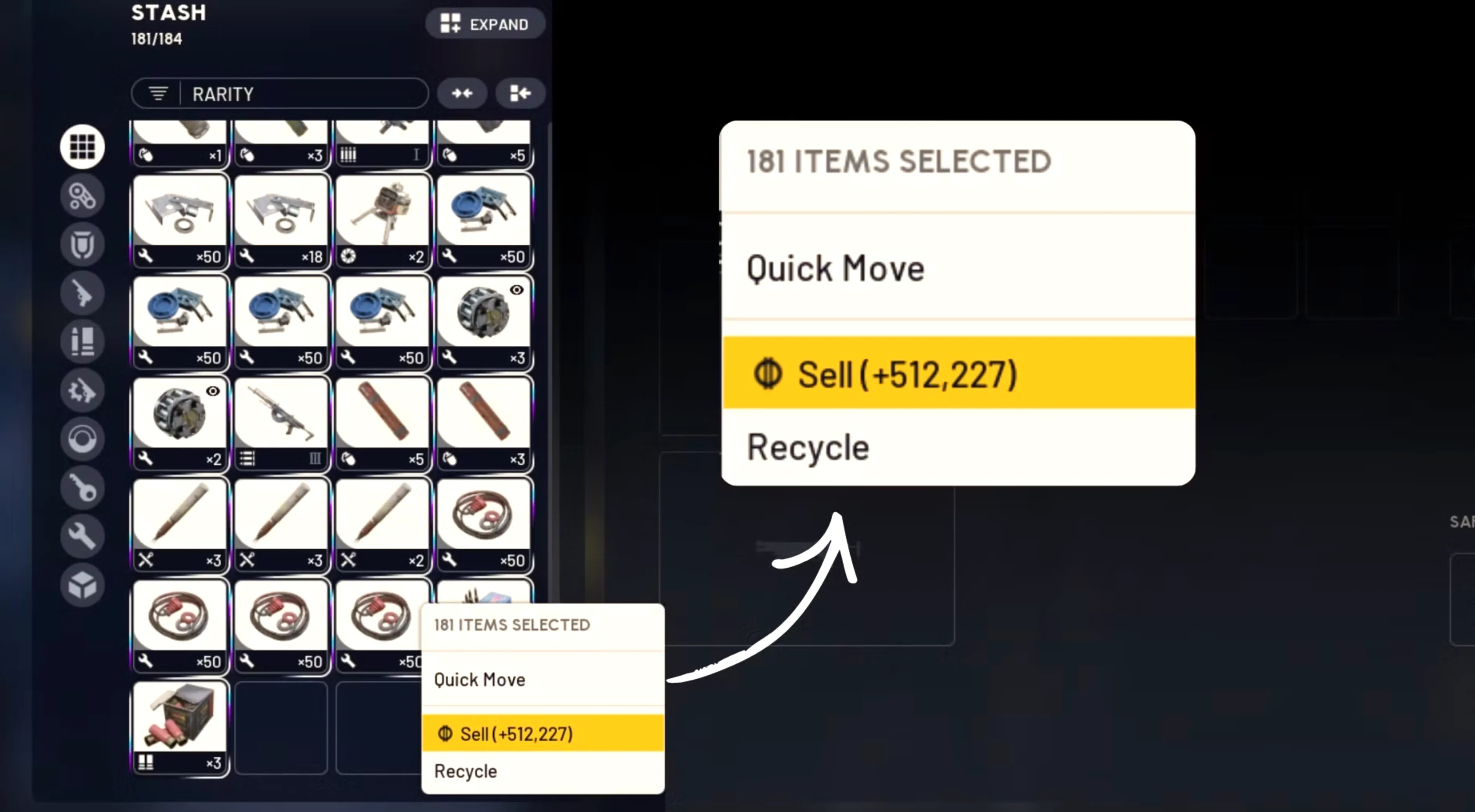Open the weapon mods category filter
The image size is (1475, 812).
(x=82, y=195)
